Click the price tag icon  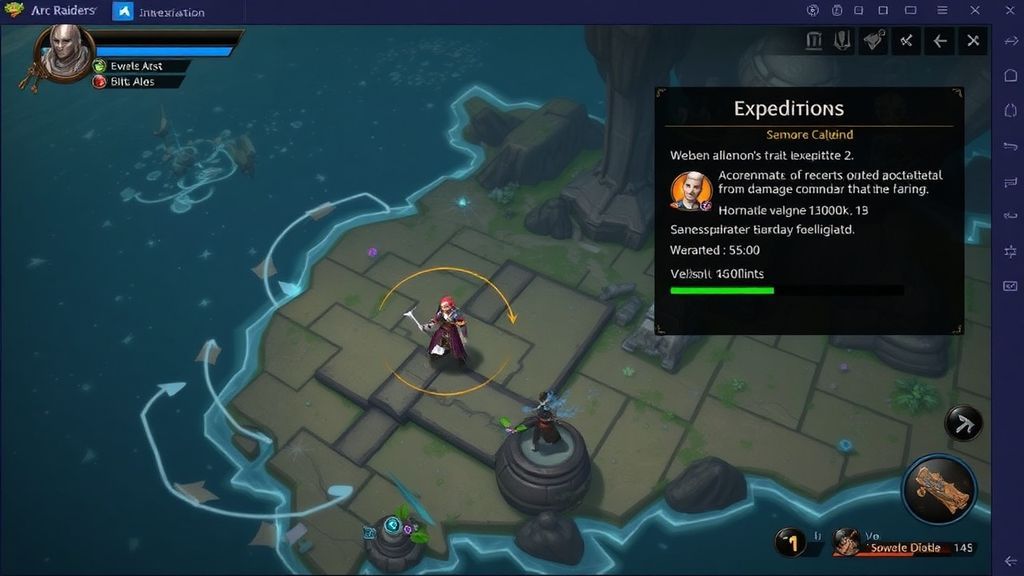(x=873, y=40)
